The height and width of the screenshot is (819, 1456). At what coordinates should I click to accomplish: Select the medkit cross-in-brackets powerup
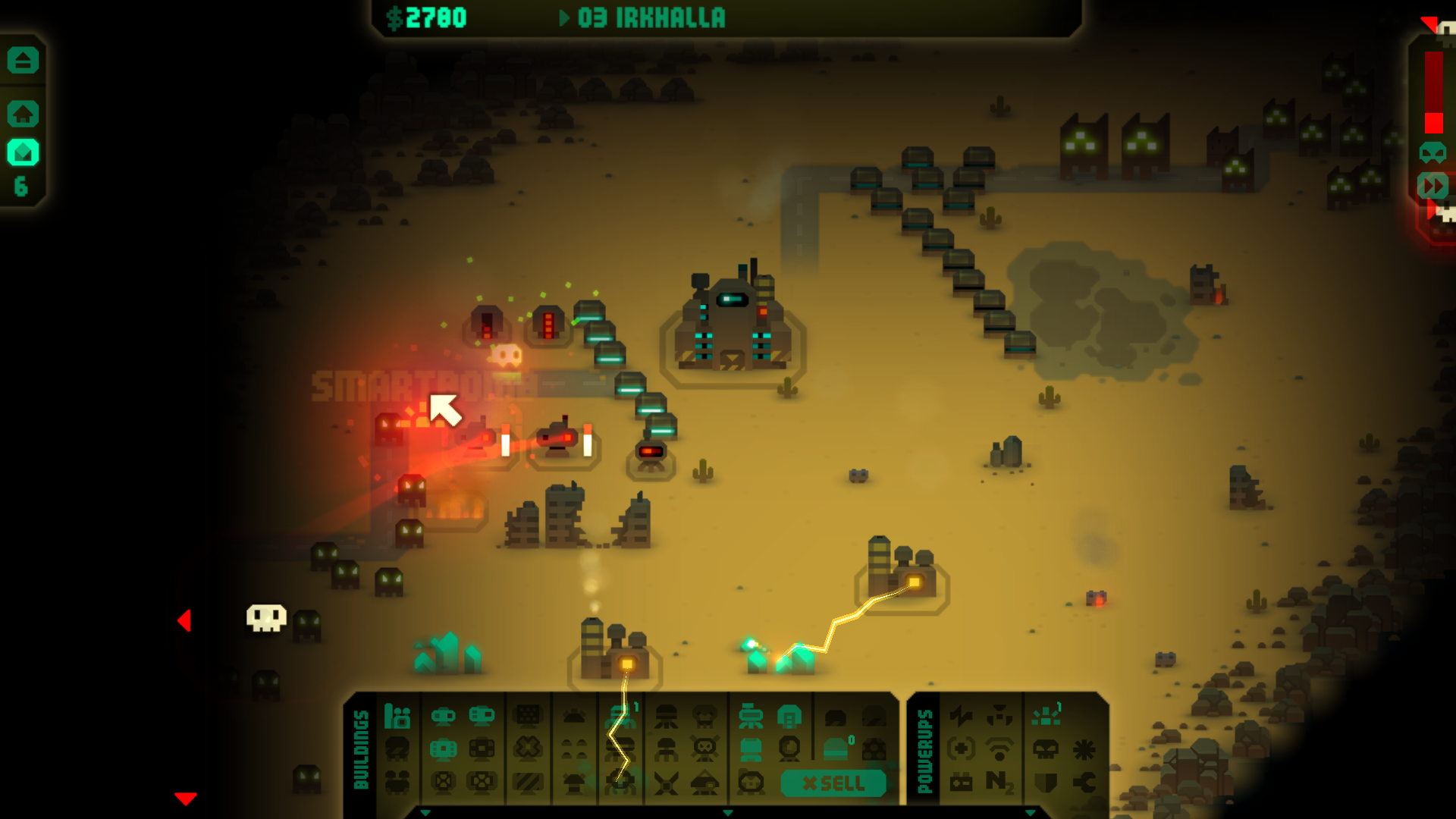pos(961,749)
